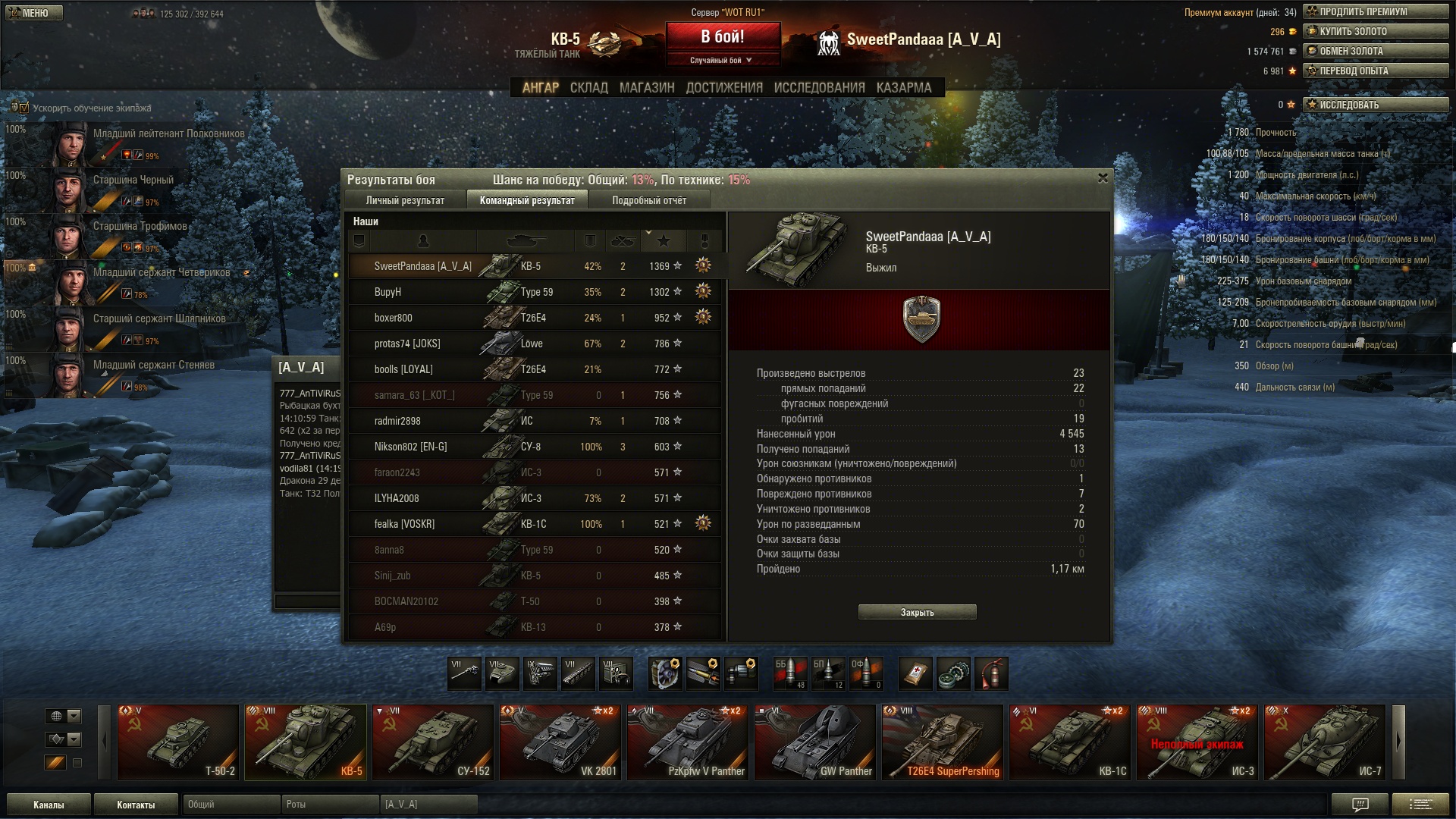
Task: Open ОБМЕН ЗОЛОТА option
Action: [x=1376, y=51]
